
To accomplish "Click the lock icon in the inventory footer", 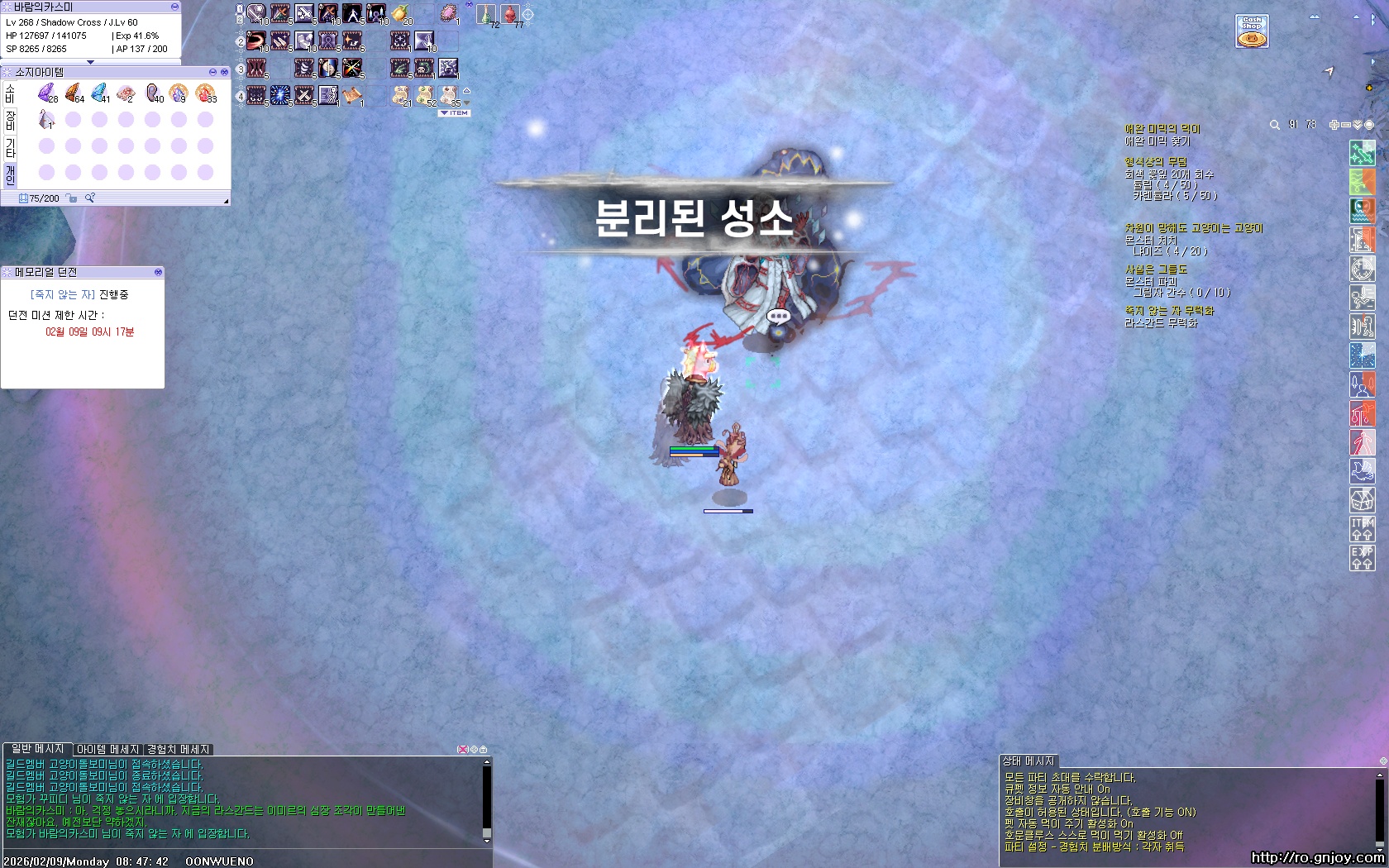I will 71,198.
